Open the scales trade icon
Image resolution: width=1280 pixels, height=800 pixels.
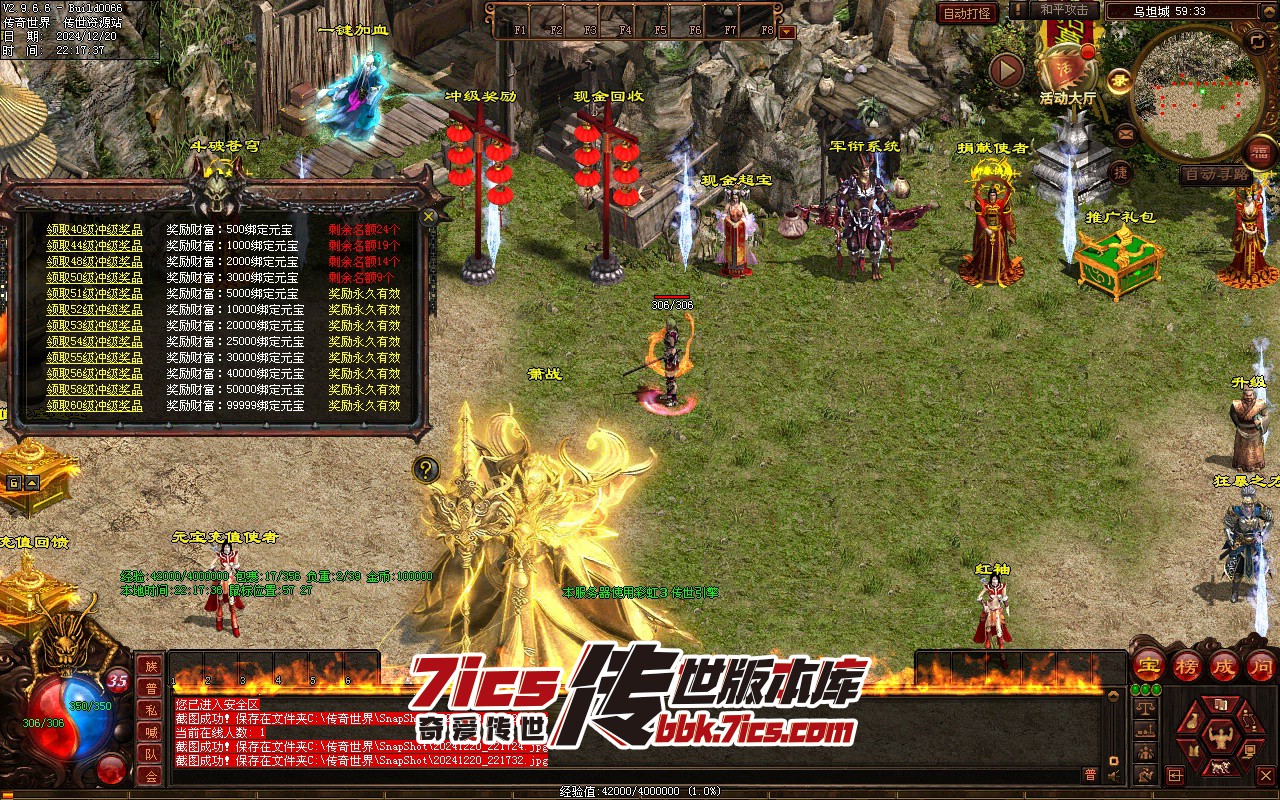(x=1147, y=707)
